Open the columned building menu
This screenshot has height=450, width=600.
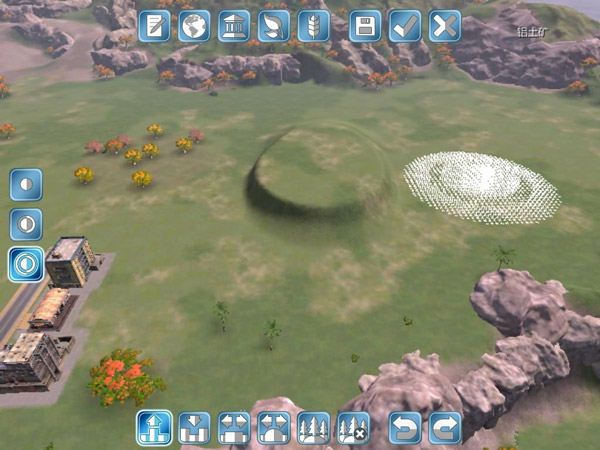pos(234,26)
